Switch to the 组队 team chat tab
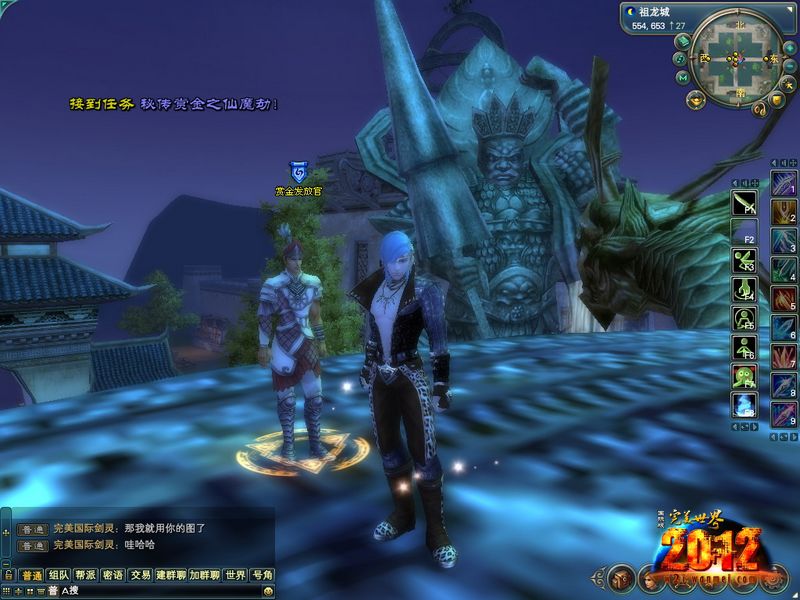This screenshot has height=600, width=800. 60,576
